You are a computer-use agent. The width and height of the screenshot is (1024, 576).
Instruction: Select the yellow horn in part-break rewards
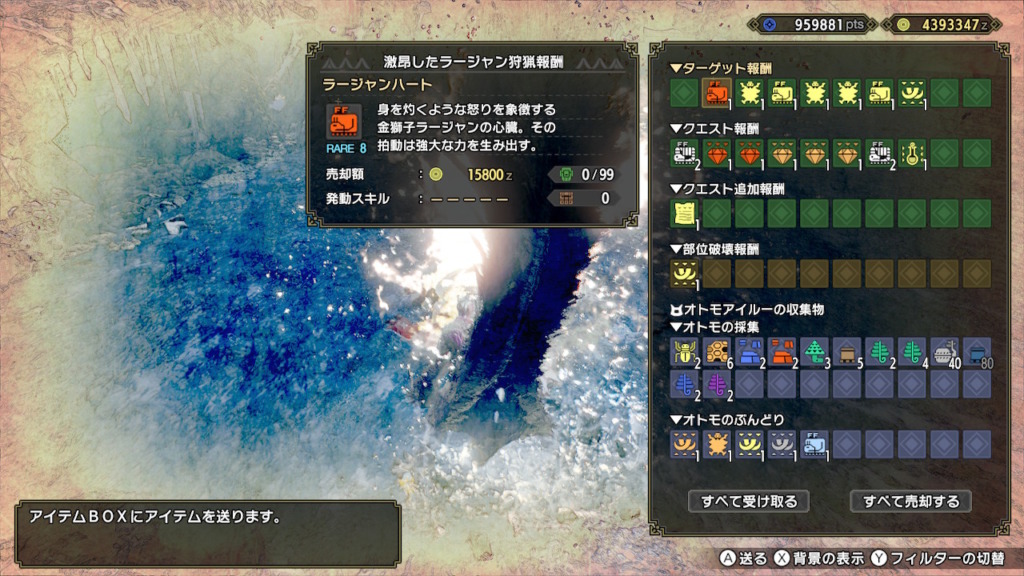pyautogui.click(x=683, y=272)
